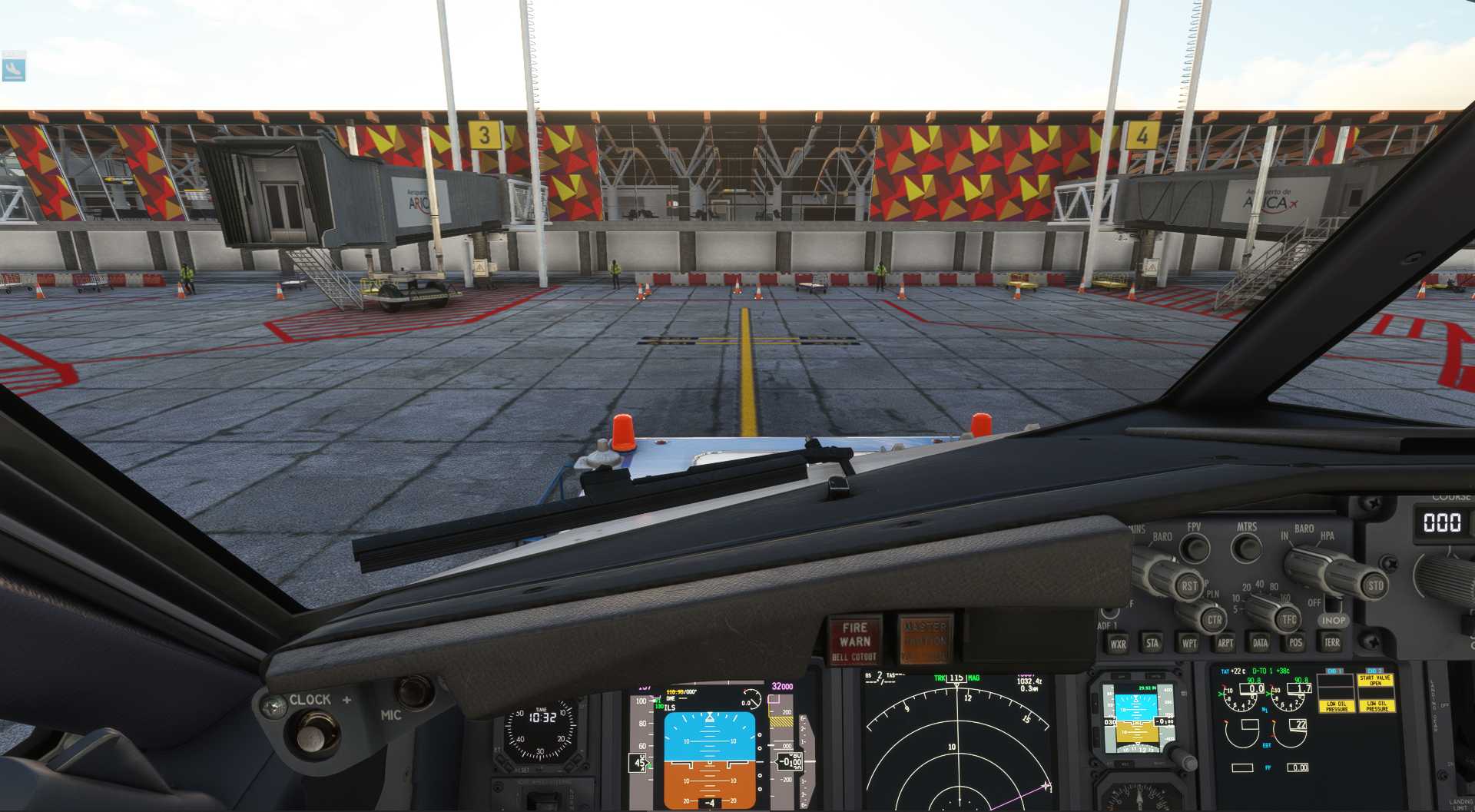
Task: Open the blue overlay icon in corner
Action: click(x=14, y=68)
